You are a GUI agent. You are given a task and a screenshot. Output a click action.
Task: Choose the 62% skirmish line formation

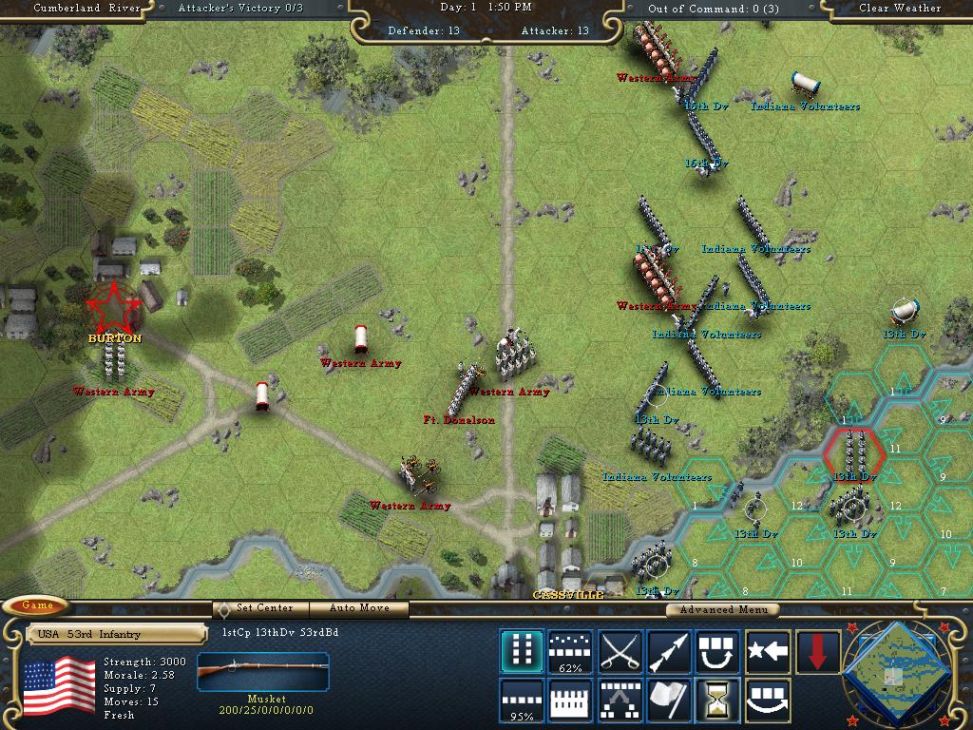pyautogui.click(x=570, y=651)
